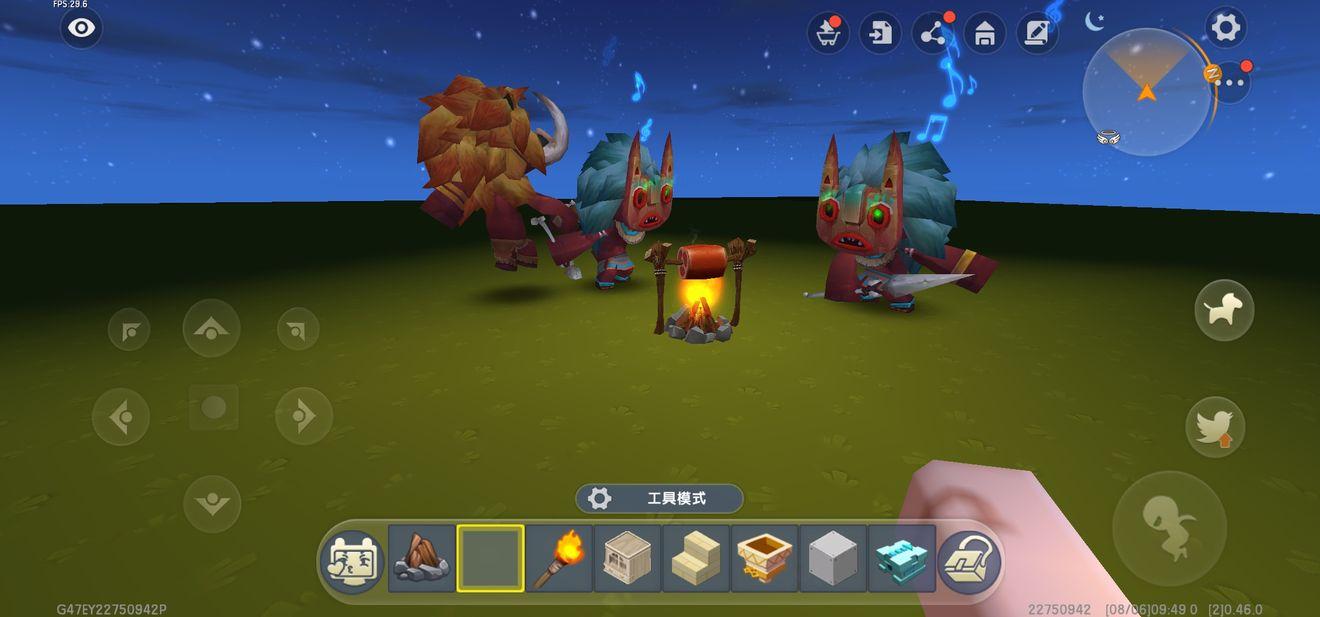Tap the document import icon

[880, 34]
